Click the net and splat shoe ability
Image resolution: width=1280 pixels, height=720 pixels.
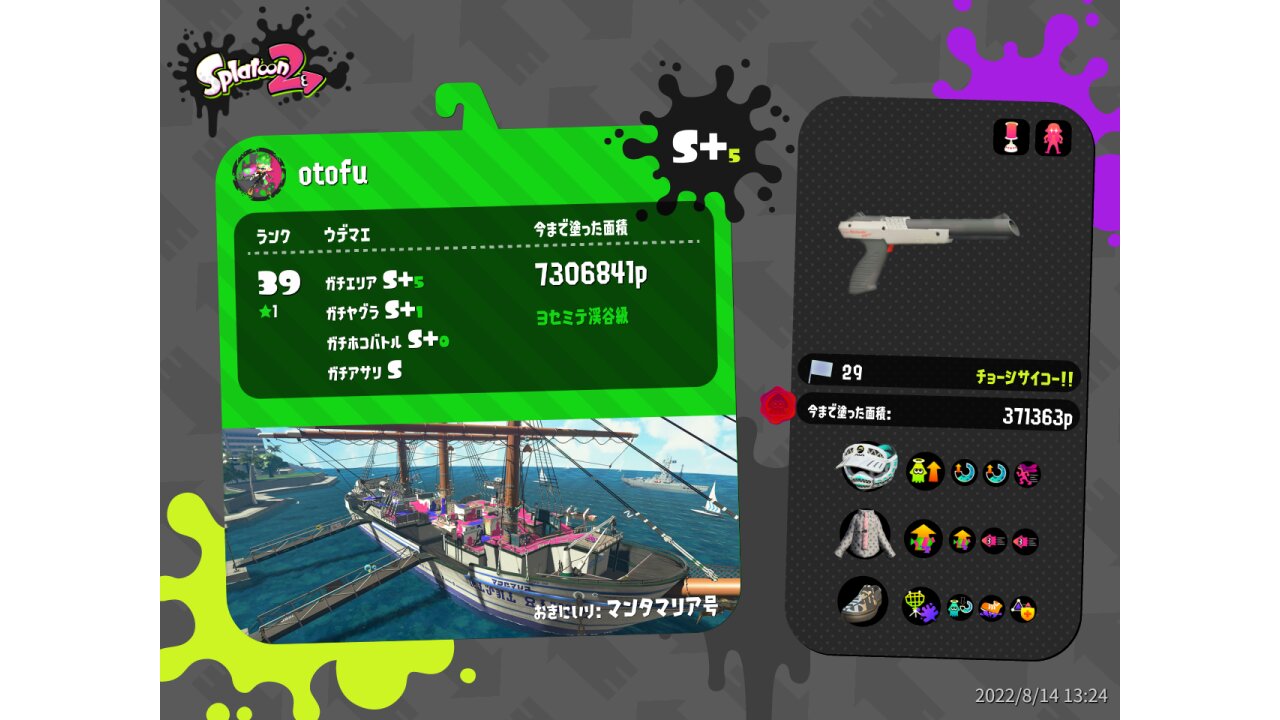point(921,605)
